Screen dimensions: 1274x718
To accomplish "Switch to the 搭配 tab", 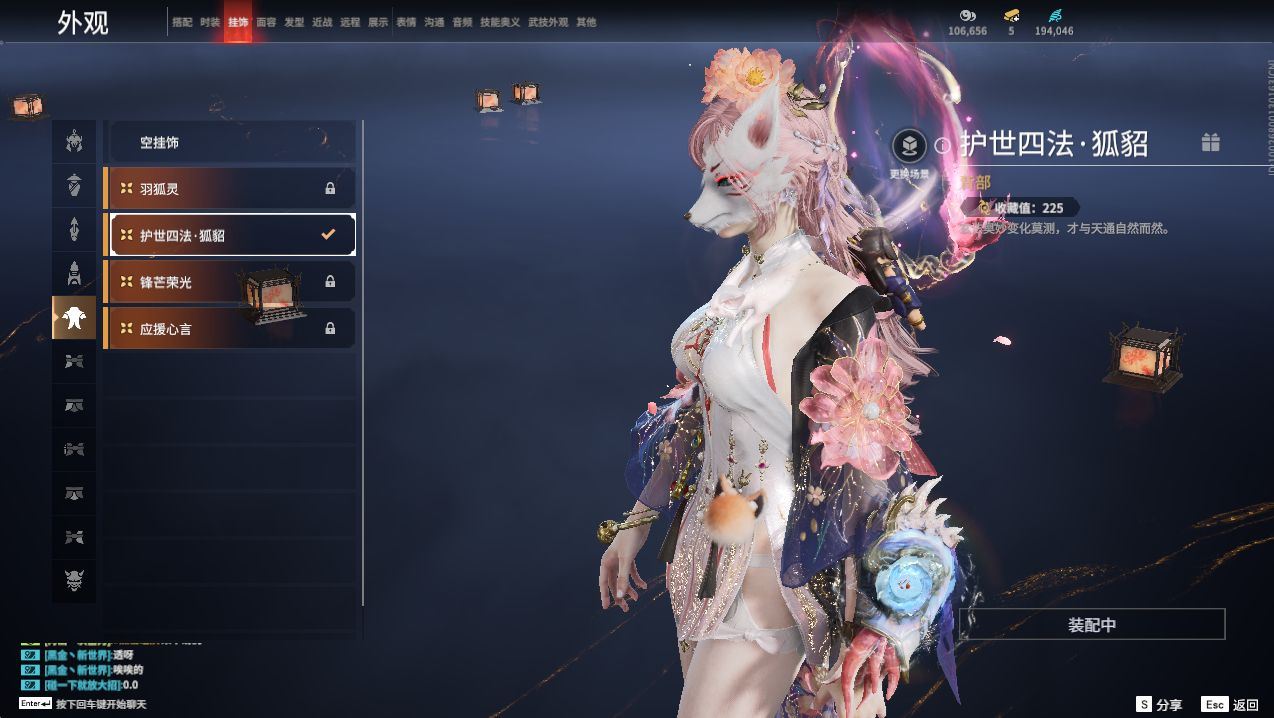I will [182, 22].
